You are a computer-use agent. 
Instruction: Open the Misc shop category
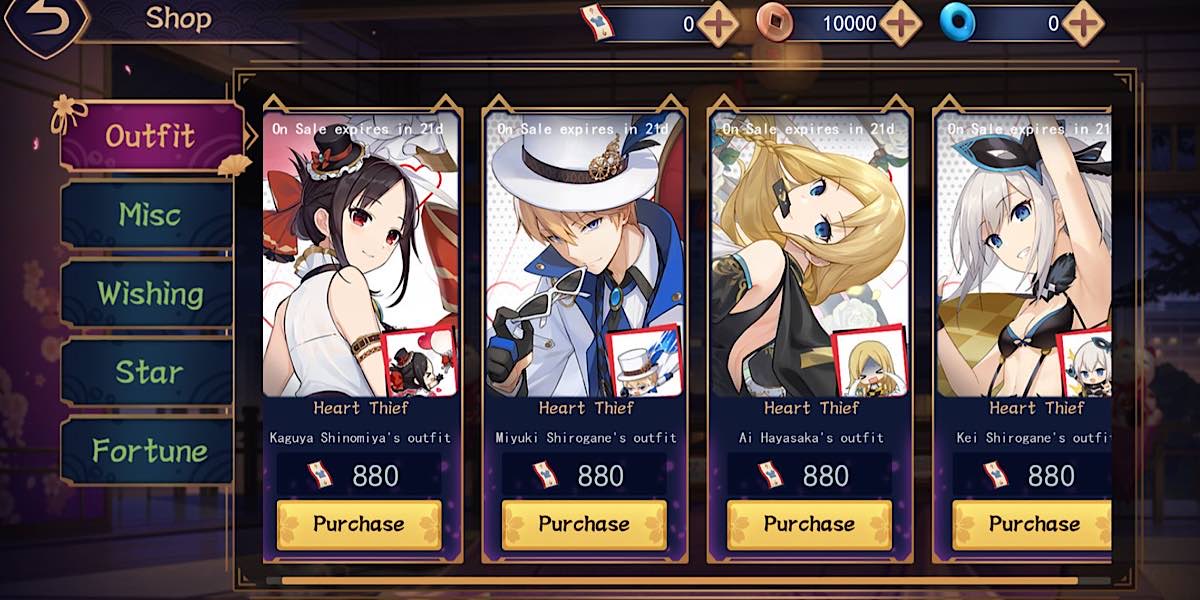click(x=150, y=214)
